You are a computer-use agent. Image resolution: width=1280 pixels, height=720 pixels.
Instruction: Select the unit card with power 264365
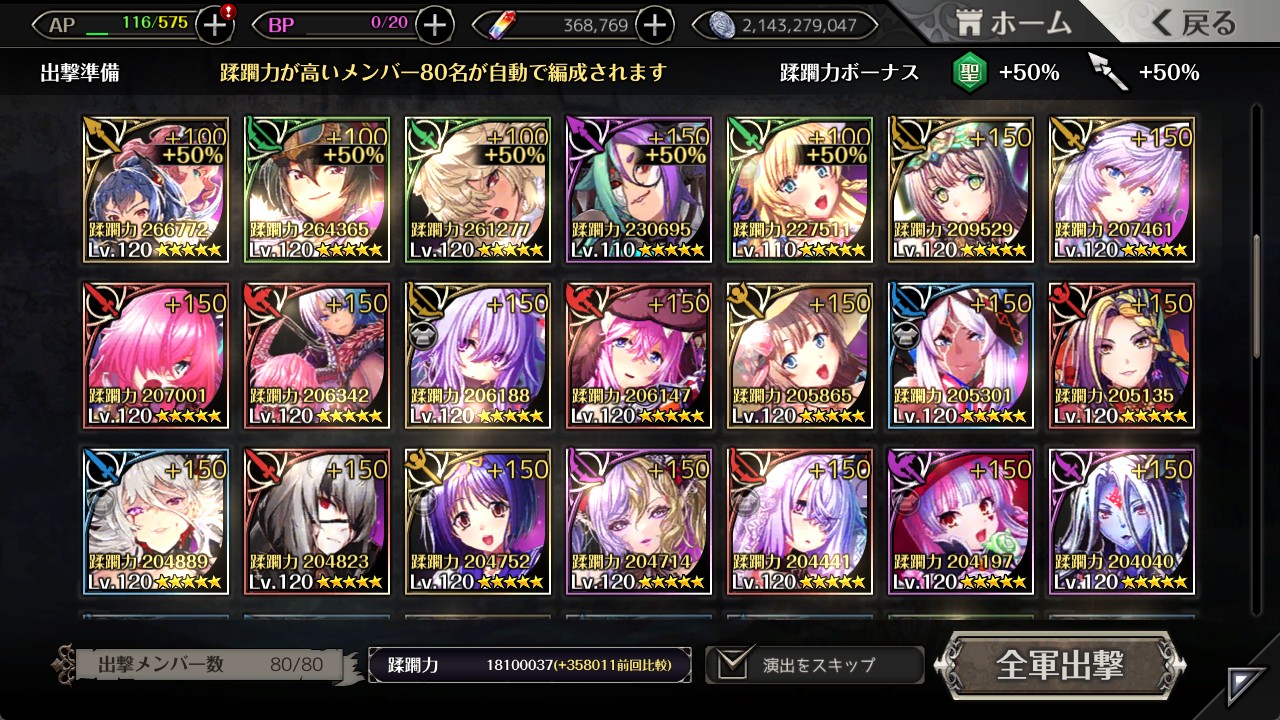316,189
